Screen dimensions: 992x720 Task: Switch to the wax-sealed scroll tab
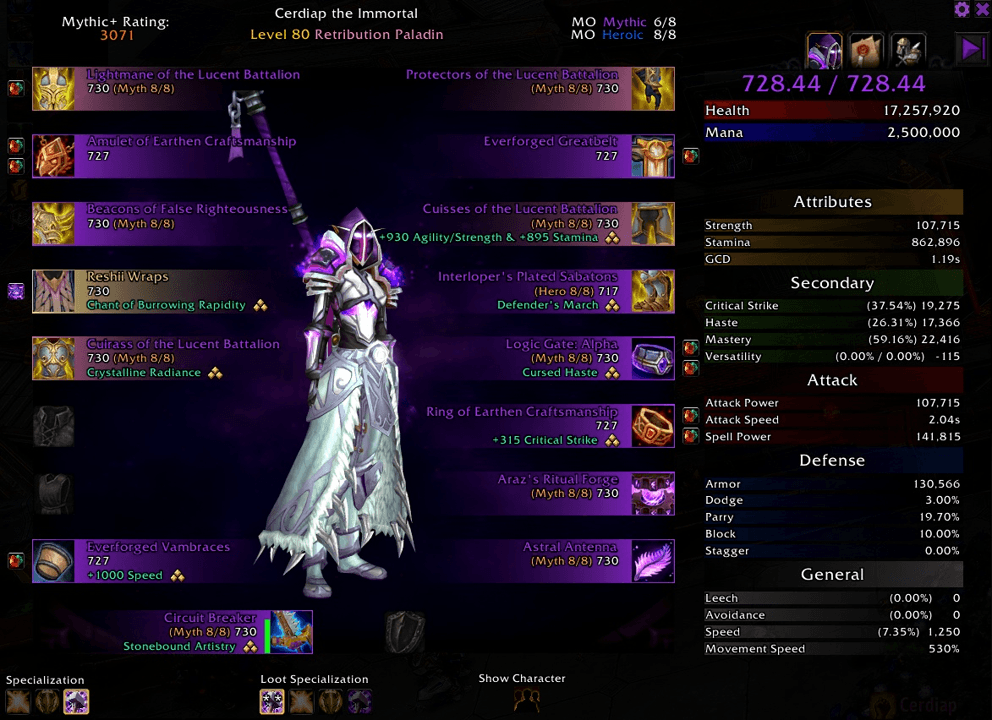pyautogui.click(x=866, y=50)
